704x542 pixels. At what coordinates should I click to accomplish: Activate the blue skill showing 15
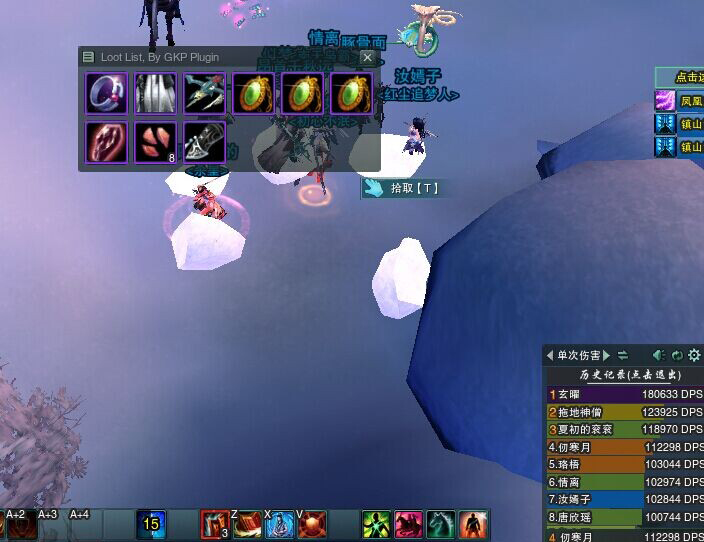[151, 524]
